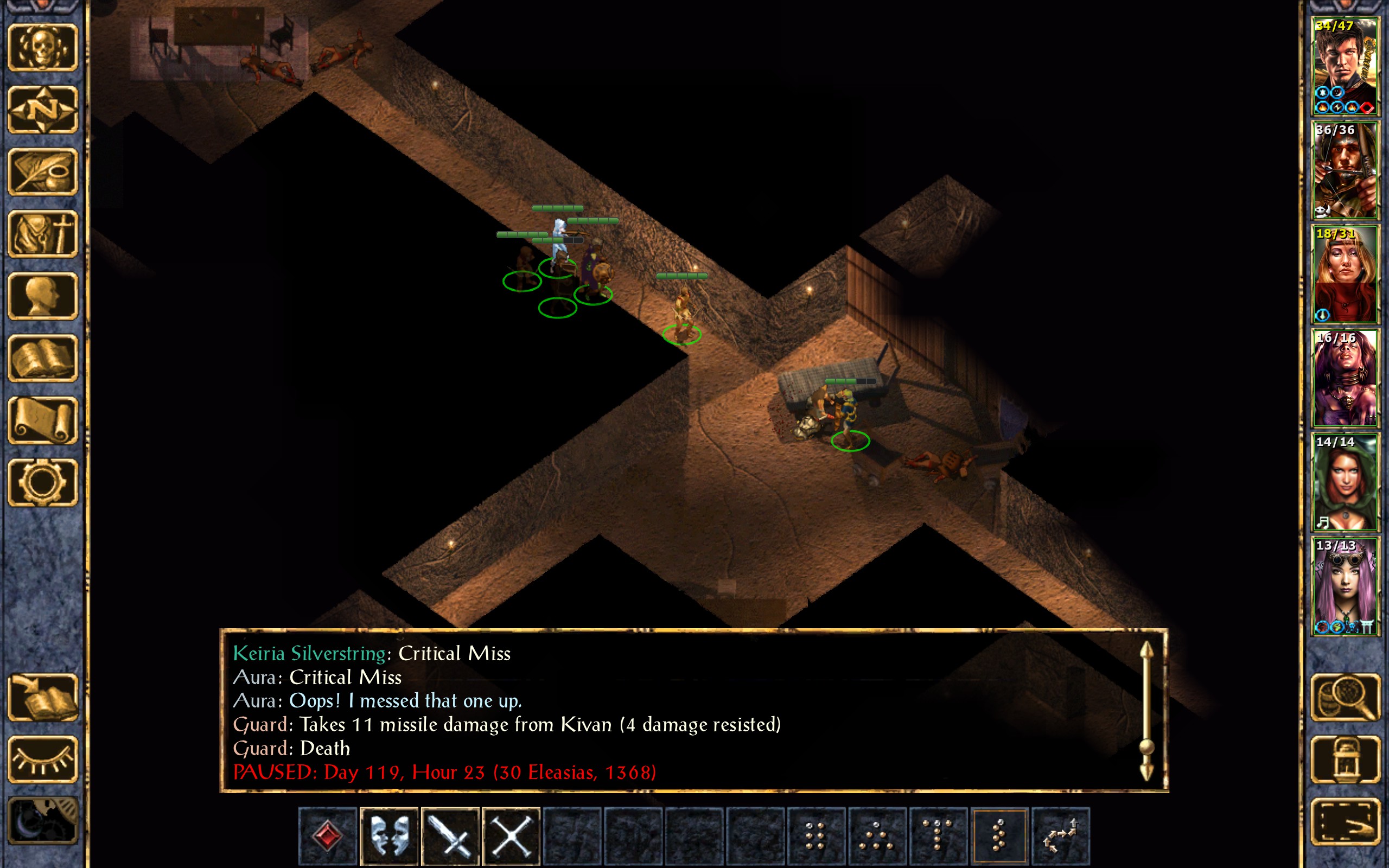Open the mage spellbook
This screenshot has height=868, width=1389.
pyautogui.click(x=42, y=358)
